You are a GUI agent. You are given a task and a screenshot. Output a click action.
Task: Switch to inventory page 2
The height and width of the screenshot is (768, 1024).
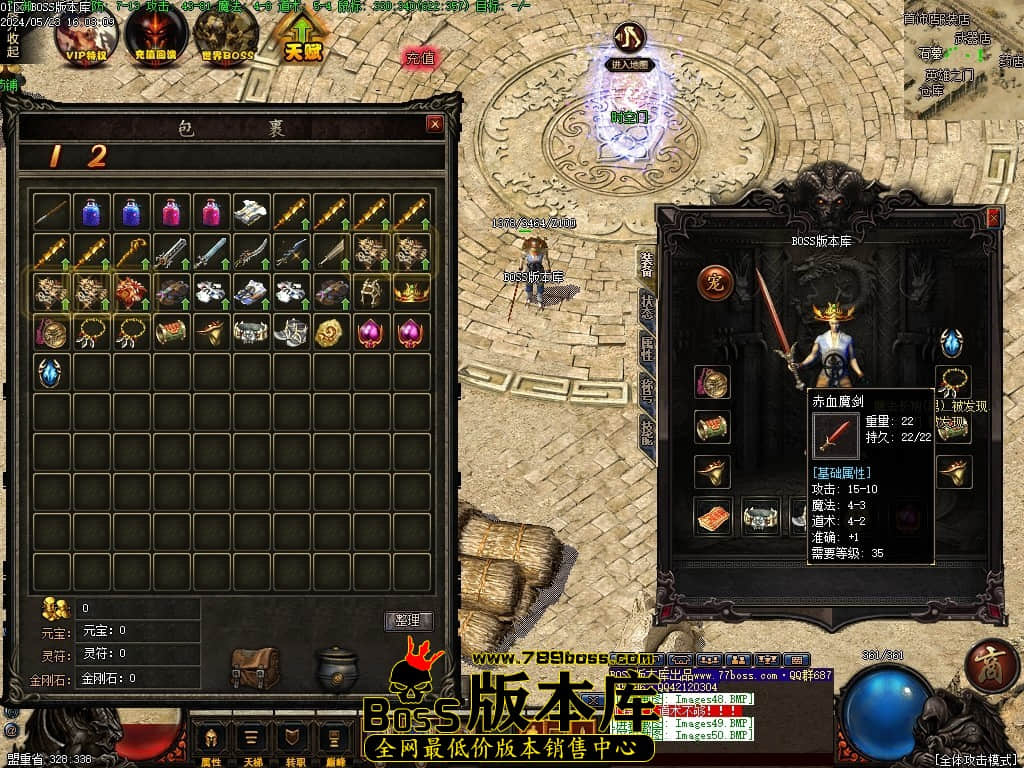(96, 156)
